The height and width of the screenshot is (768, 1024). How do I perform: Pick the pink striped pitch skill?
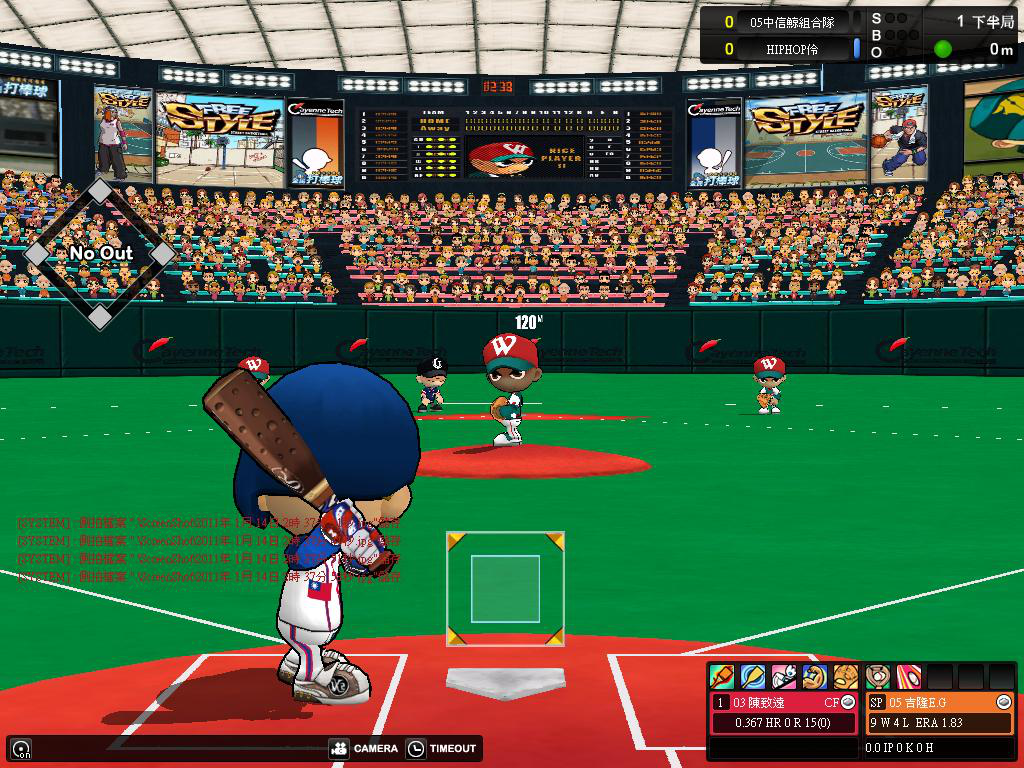909,677
